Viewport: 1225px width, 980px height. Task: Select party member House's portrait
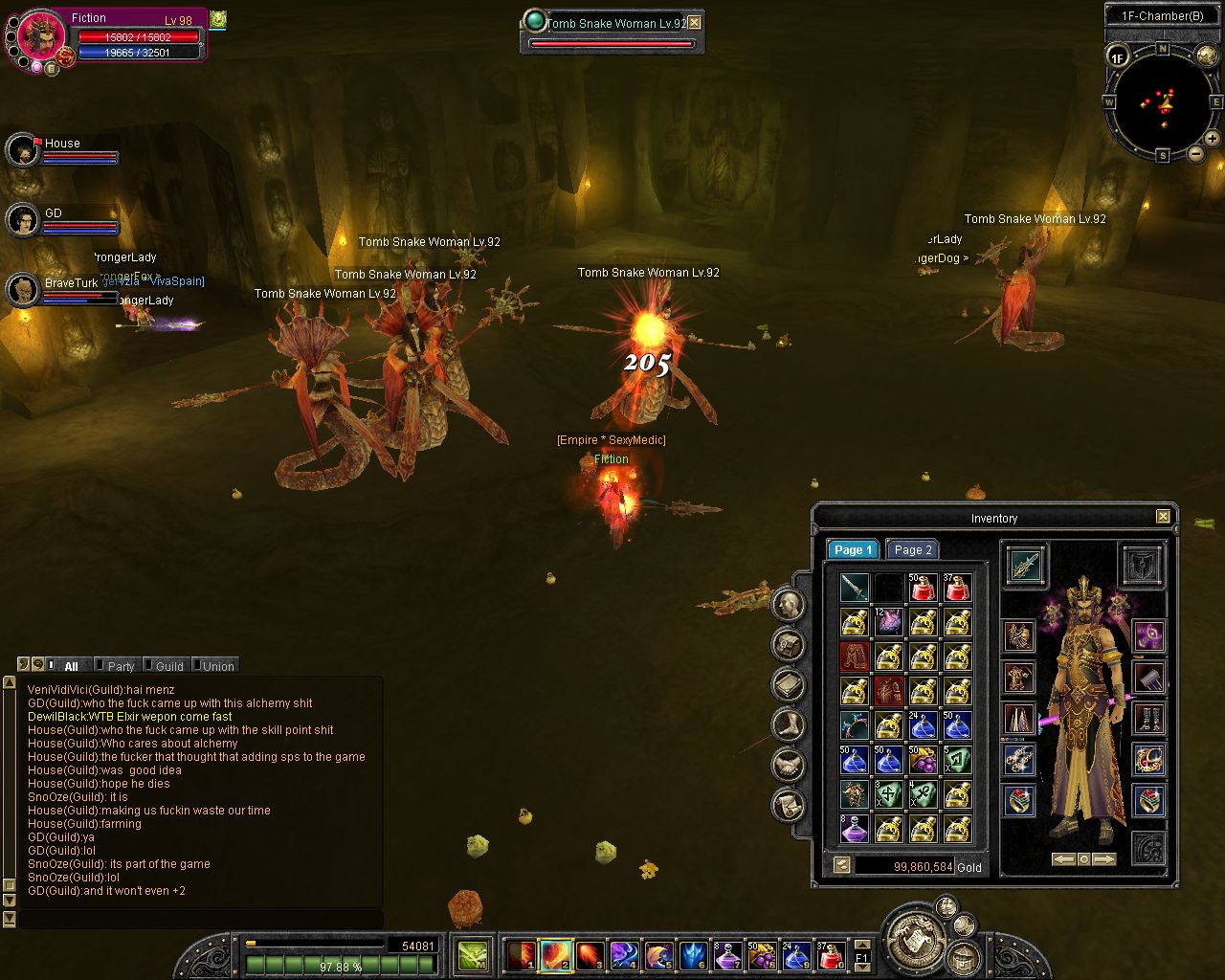(x=22, y=150)
